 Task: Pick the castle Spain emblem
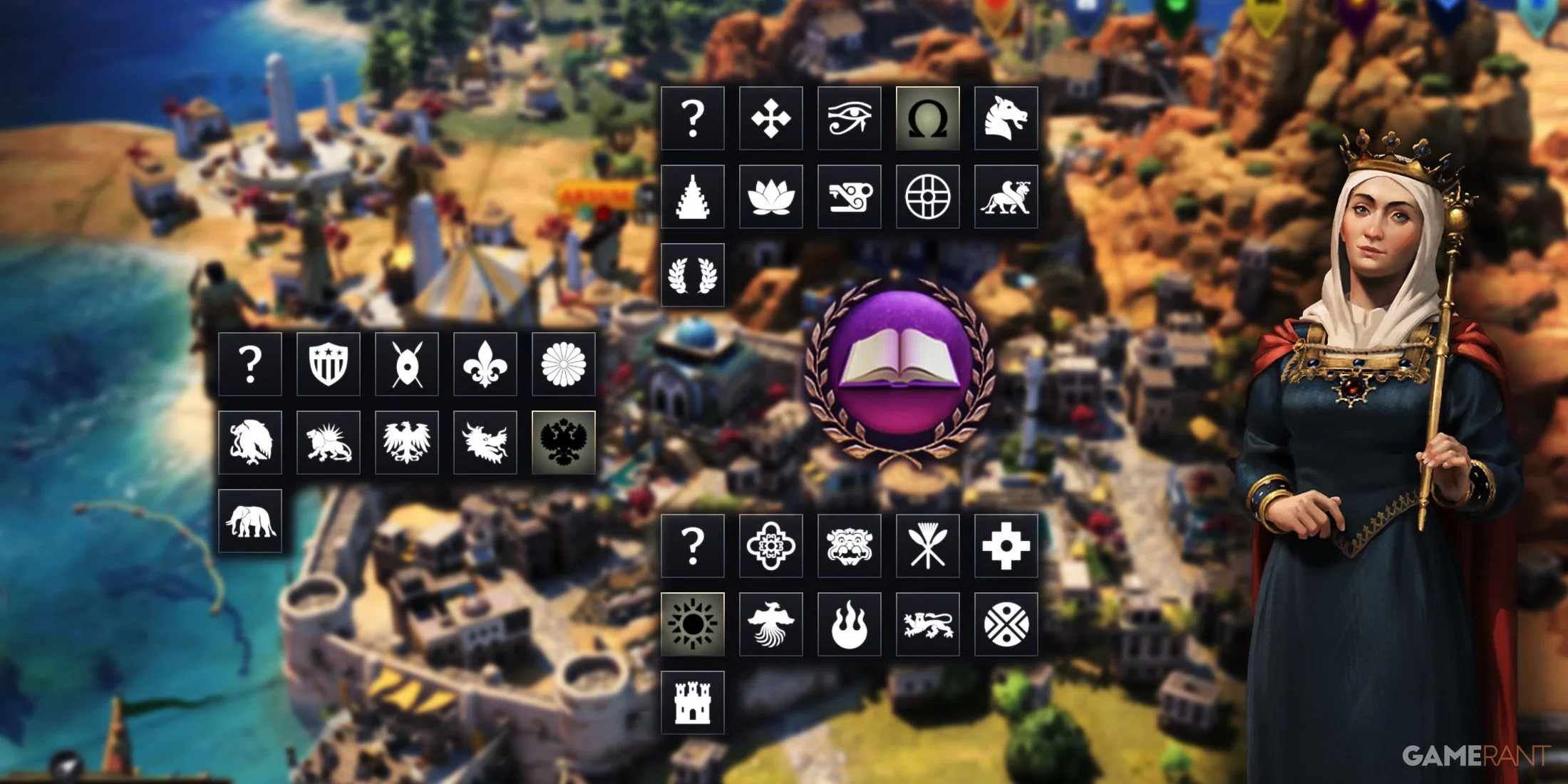pyautogui.click(x=693, y=702)
